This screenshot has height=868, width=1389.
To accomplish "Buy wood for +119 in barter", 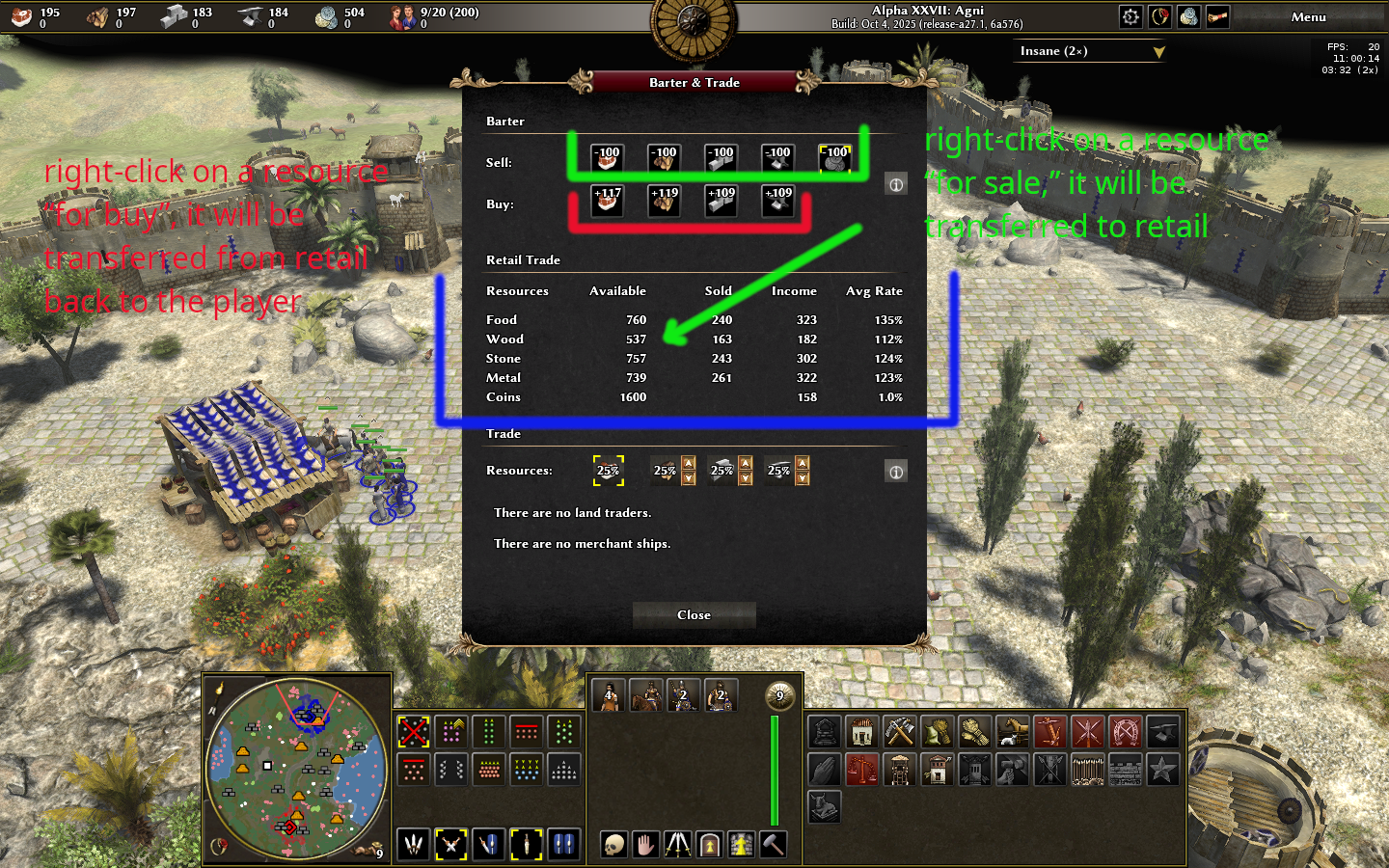I will click(x=664, y=201).
